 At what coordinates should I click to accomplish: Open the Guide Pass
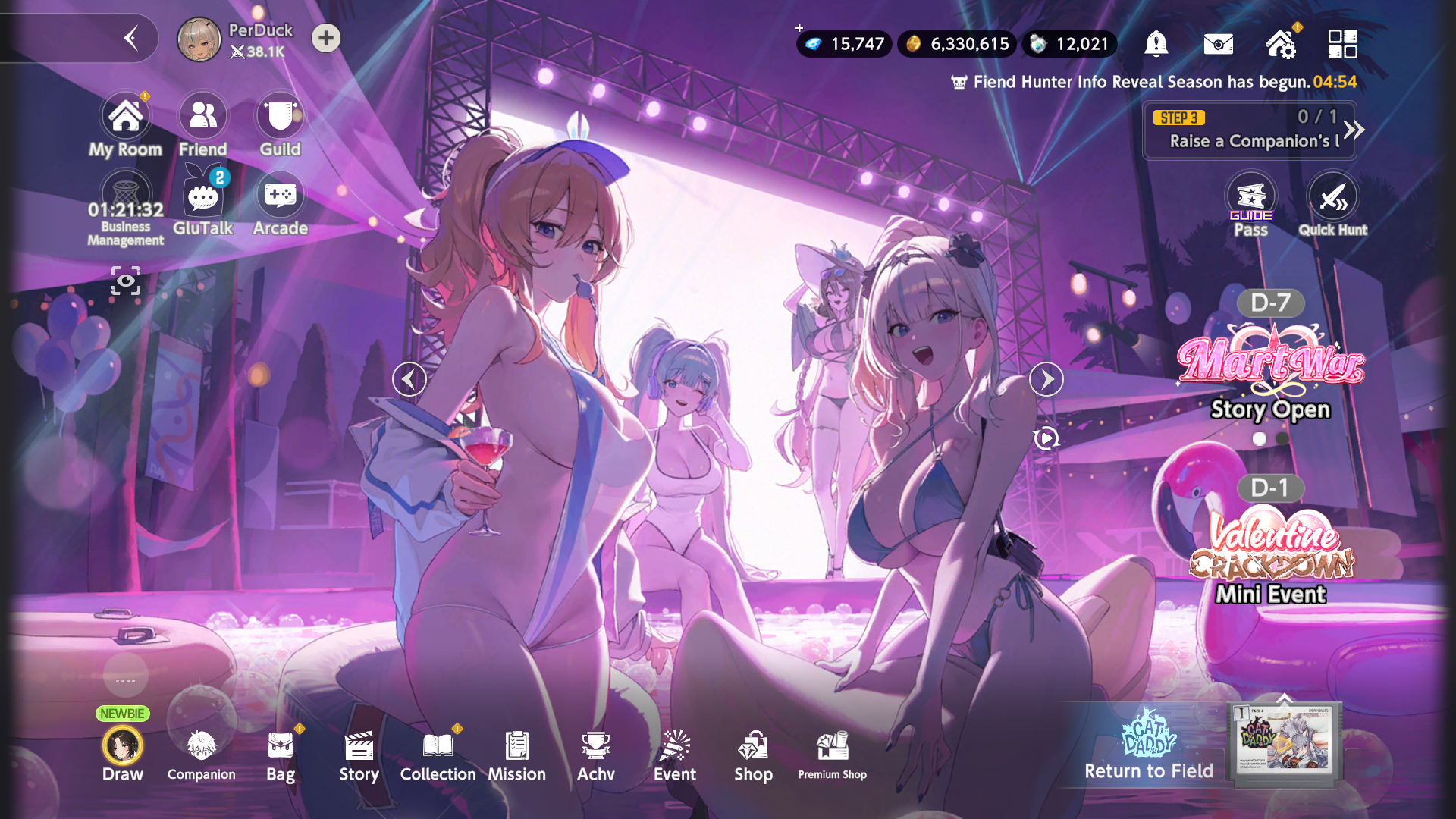(x=1250, y=205)
